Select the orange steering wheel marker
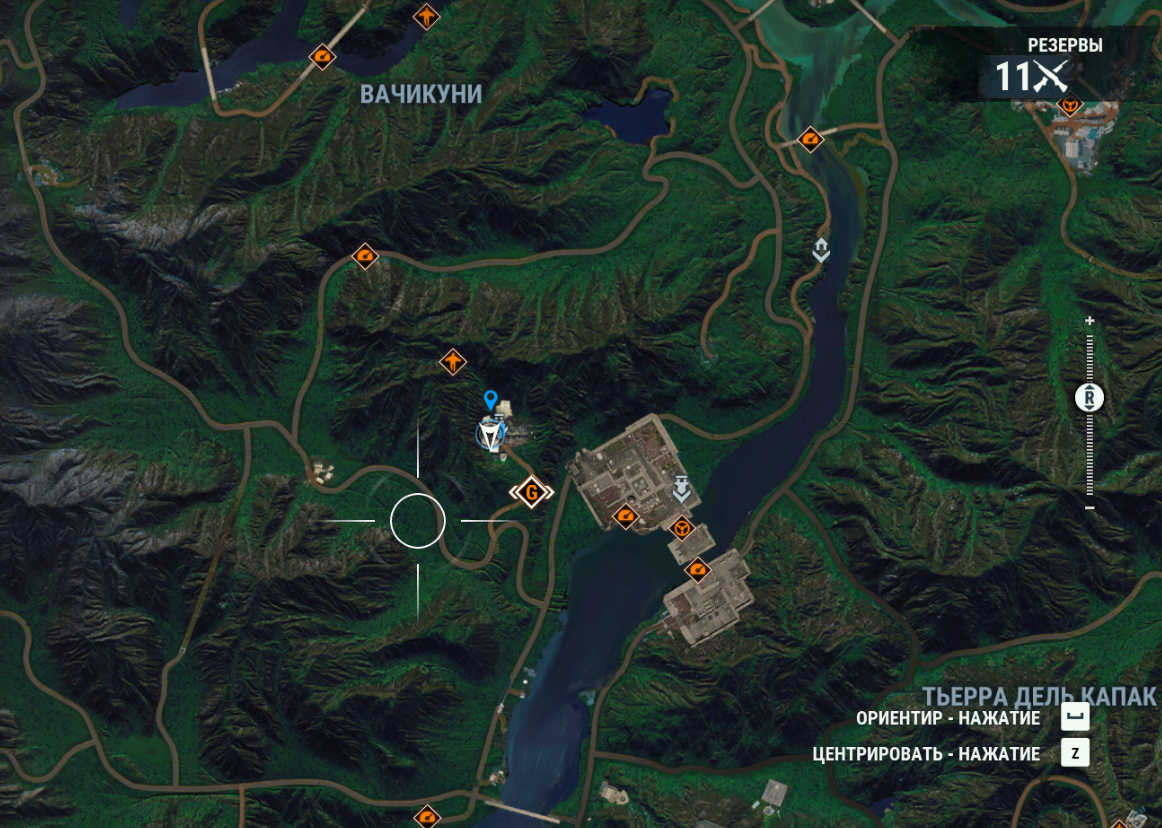This screenshot has height=828, width=1162. click(x=682, y=525)
